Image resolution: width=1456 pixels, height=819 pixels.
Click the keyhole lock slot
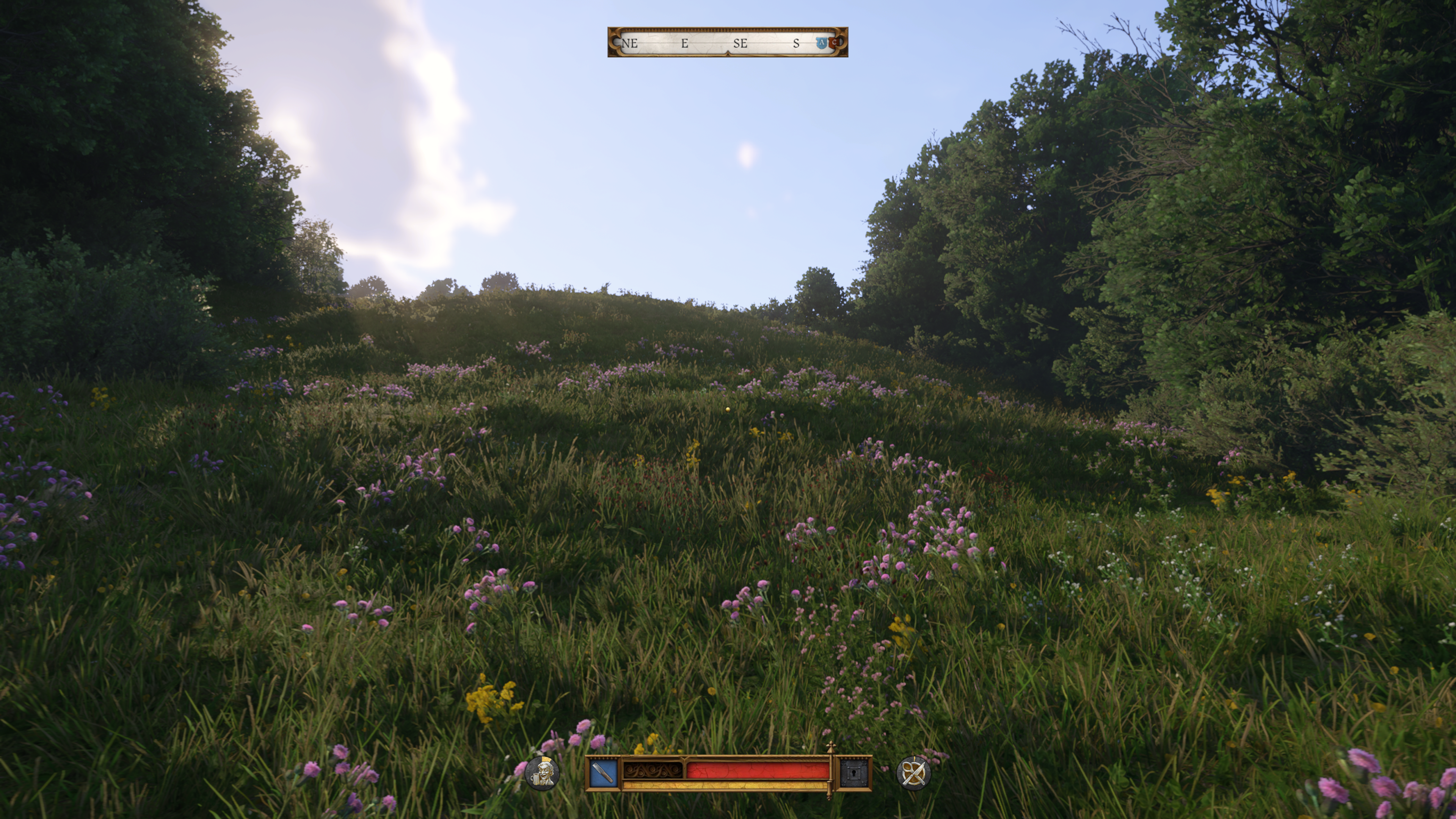[854, 773]
